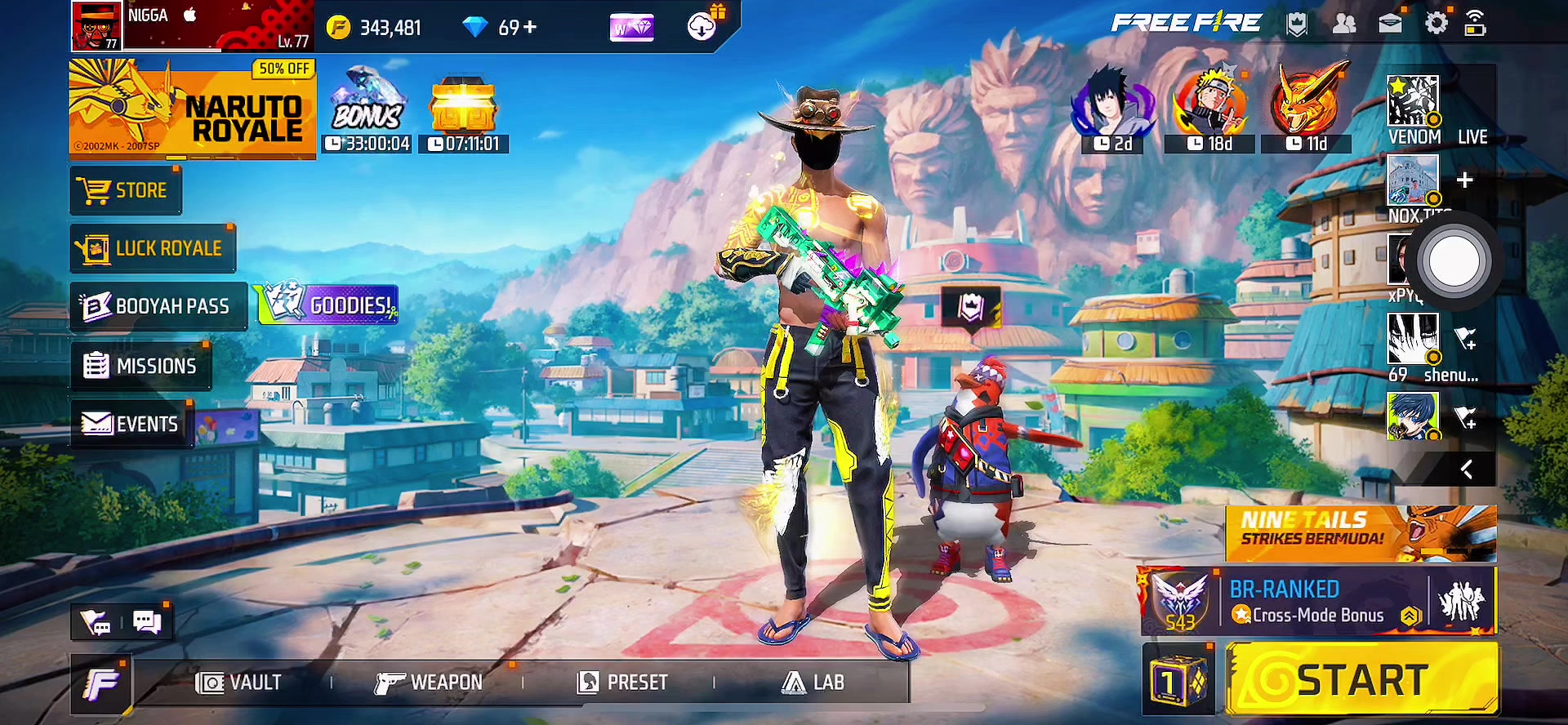Open the Preset menu

(x=622, y=683)
